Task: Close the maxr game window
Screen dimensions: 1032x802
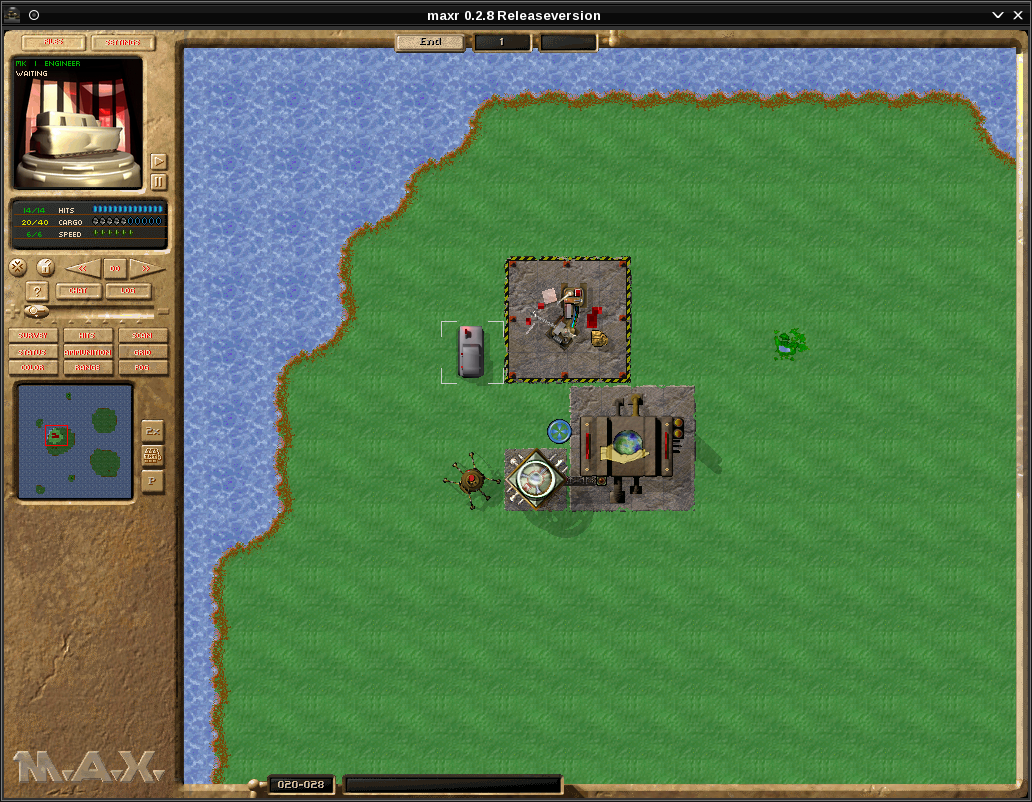Action: [1018, 15]
